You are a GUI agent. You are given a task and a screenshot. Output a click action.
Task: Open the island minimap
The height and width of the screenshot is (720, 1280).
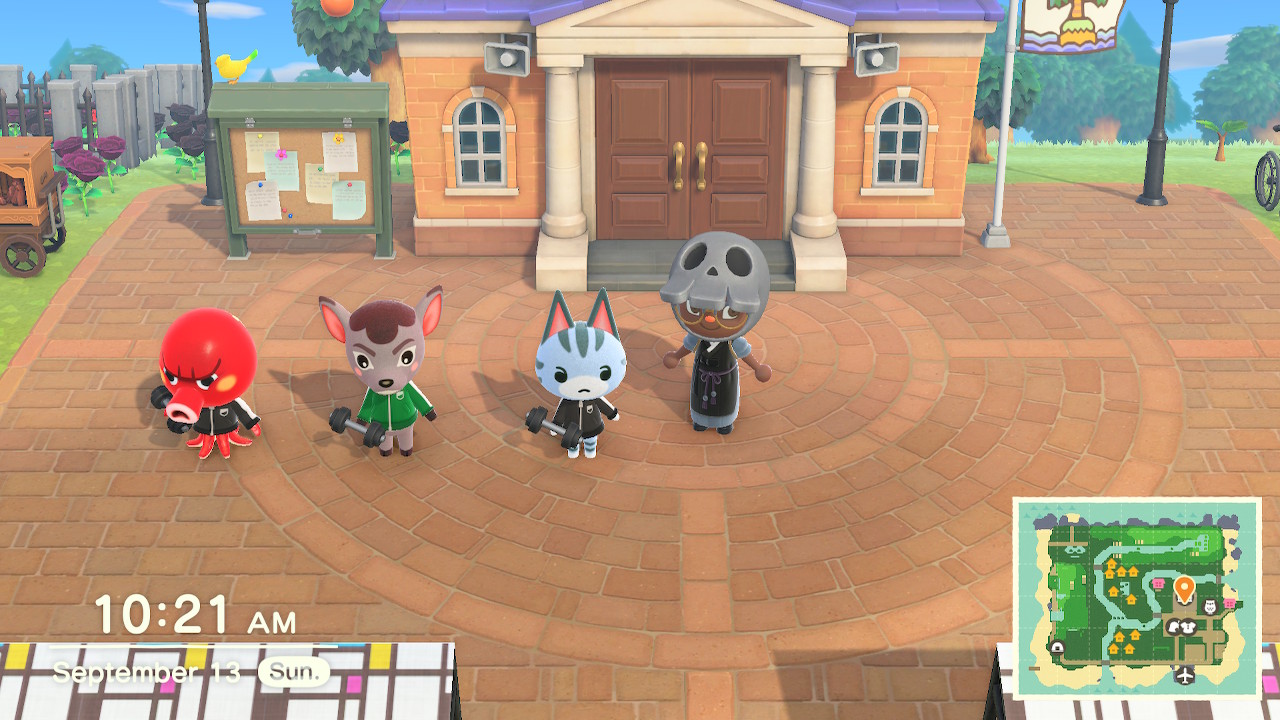click(x=1137, y=598)
